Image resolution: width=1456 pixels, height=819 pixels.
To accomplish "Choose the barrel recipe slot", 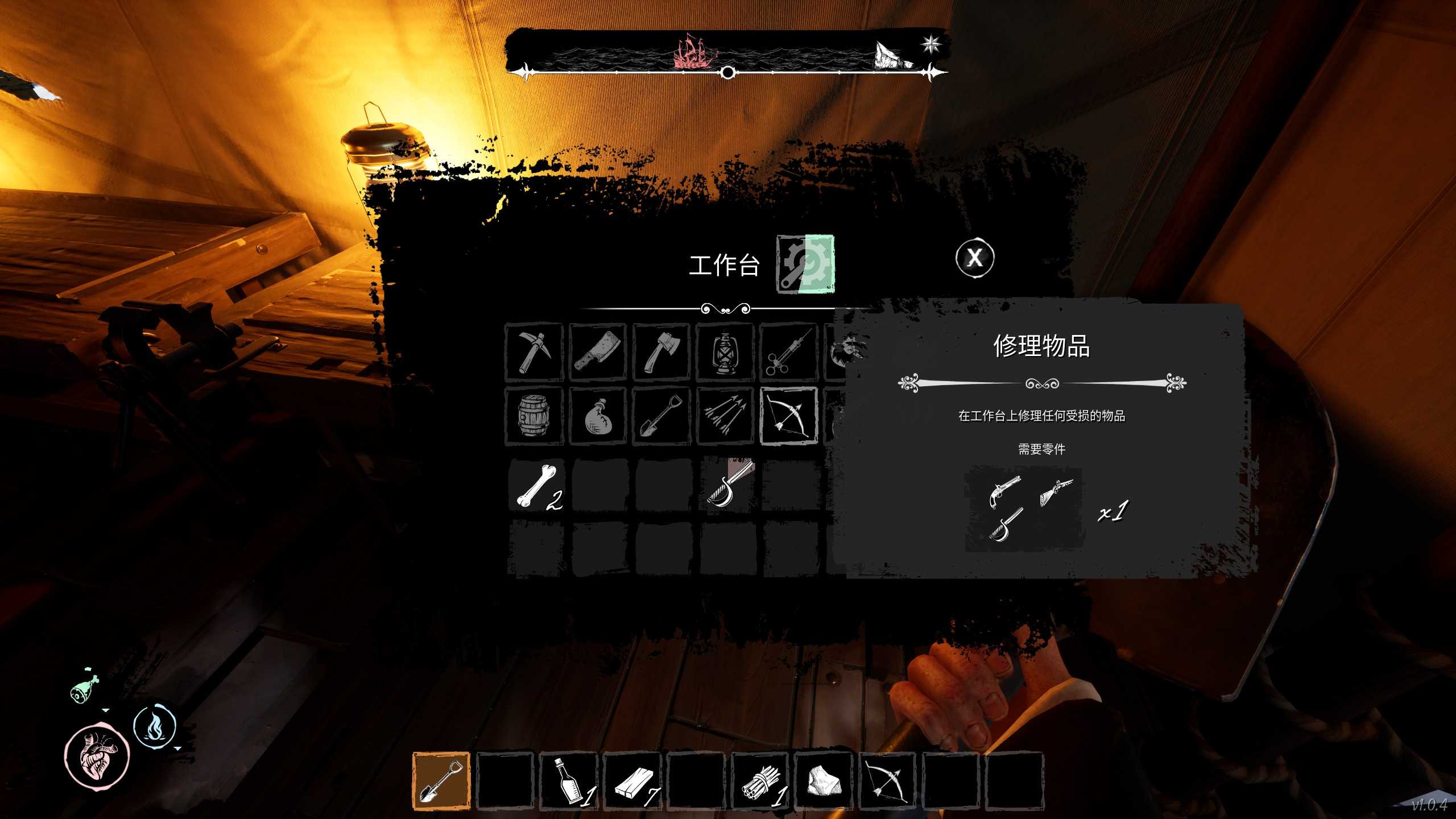I will [x=533, y=416].
